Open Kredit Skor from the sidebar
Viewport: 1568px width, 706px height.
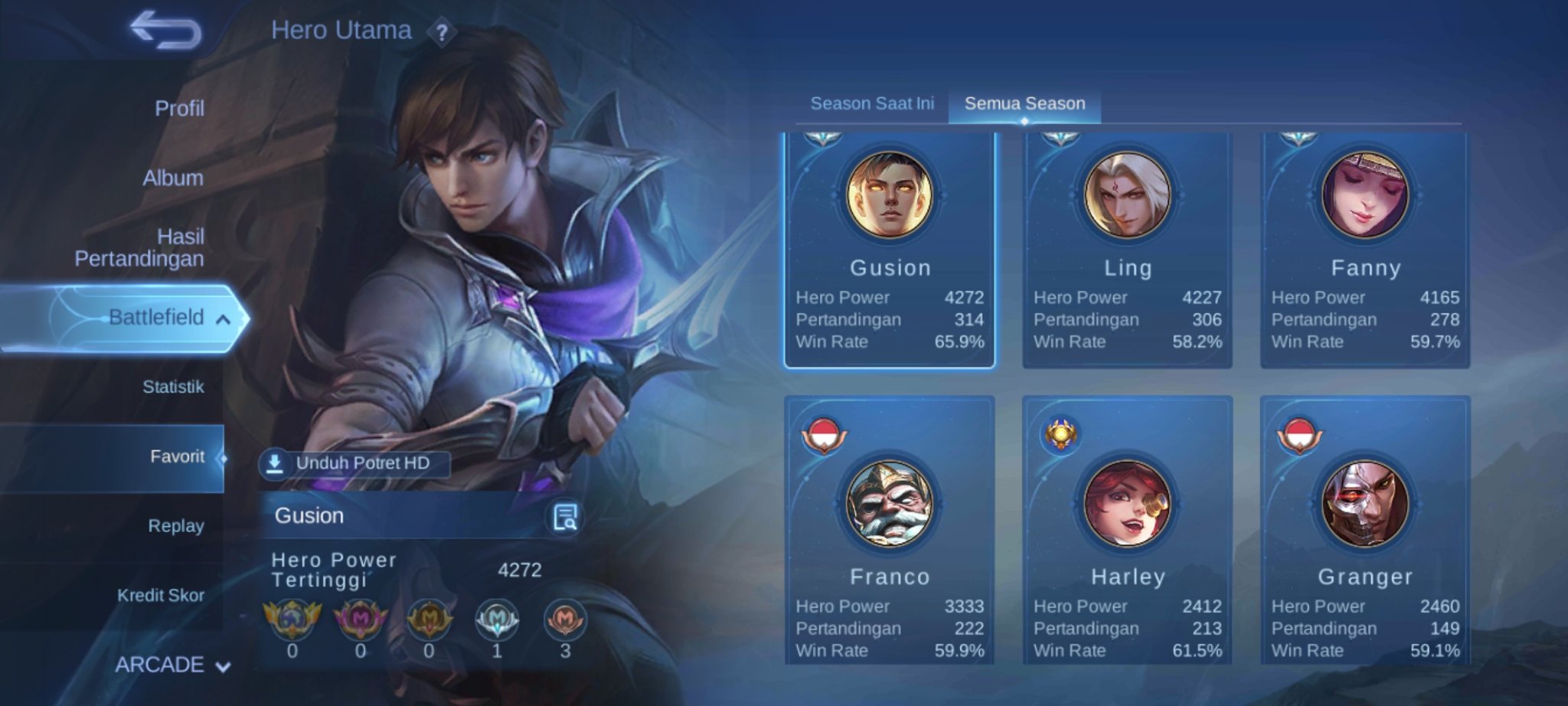pos(162,595)
